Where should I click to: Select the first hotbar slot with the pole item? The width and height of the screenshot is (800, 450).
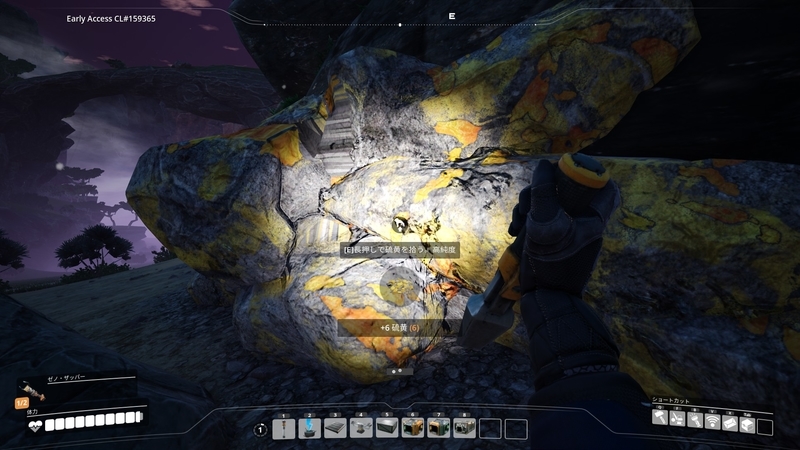283,429
